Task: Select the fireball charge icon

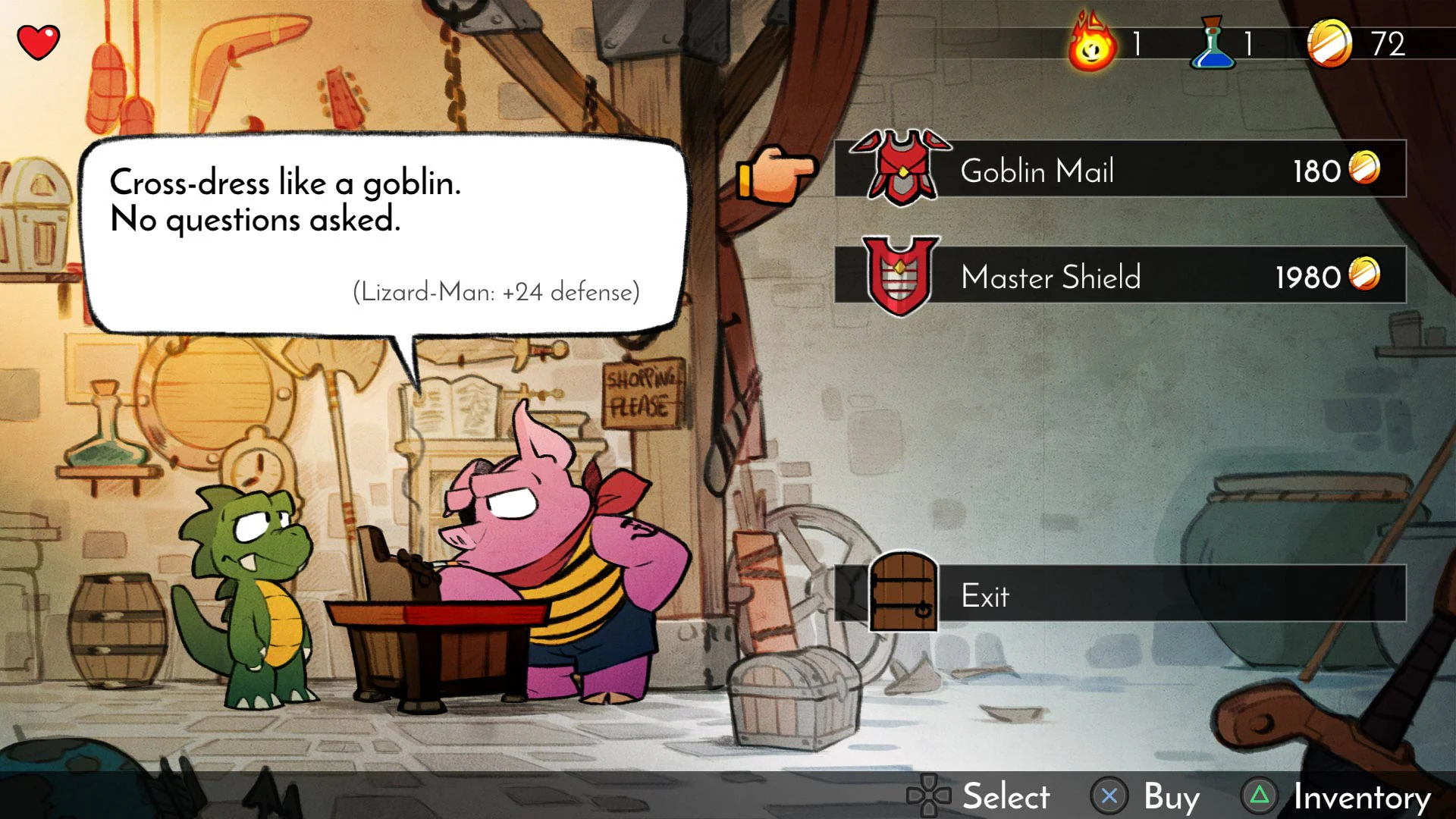Action: click(x=1090, y=43)
